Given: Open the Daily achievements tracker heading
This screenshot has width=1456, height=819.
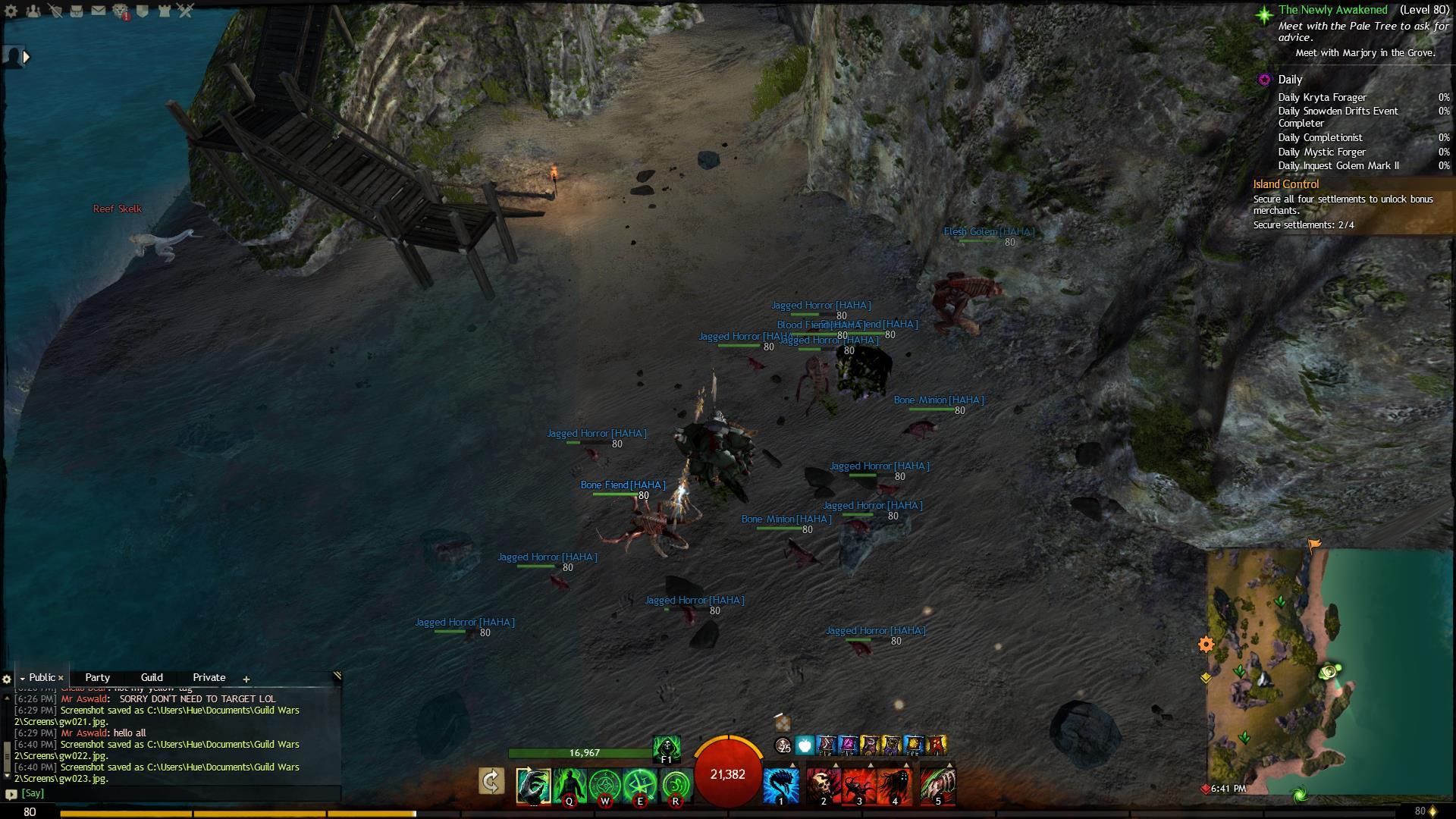Looking at the screenshot, I should (x=1289, y=80).
